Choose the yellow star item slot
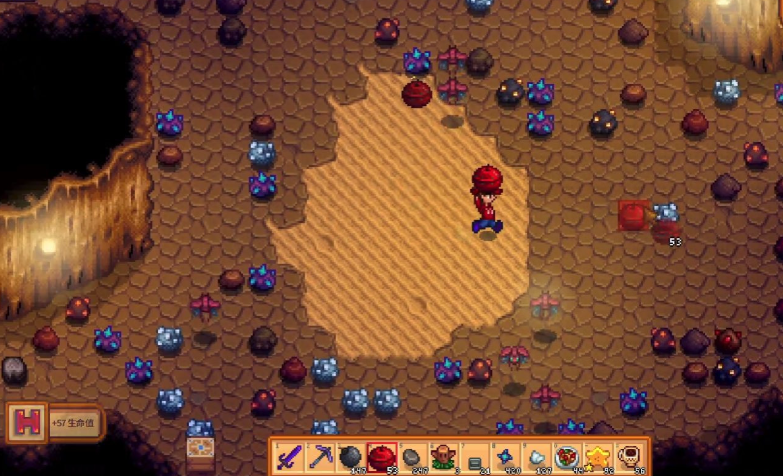This screenshot has width=783, height=476. click(x=599, y=458)
